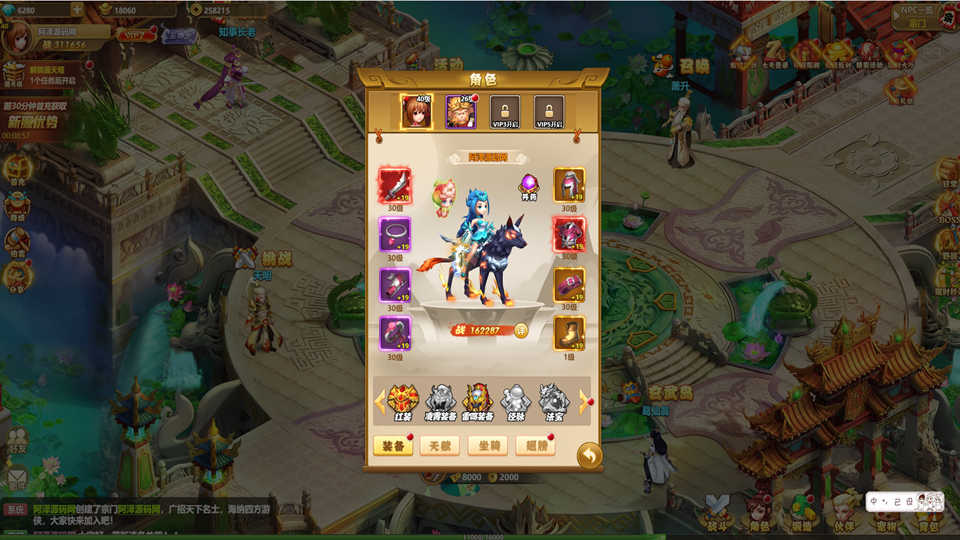Select the boots equipment slot
This screenshot has width=960, height=540.
tap(569, 334)
